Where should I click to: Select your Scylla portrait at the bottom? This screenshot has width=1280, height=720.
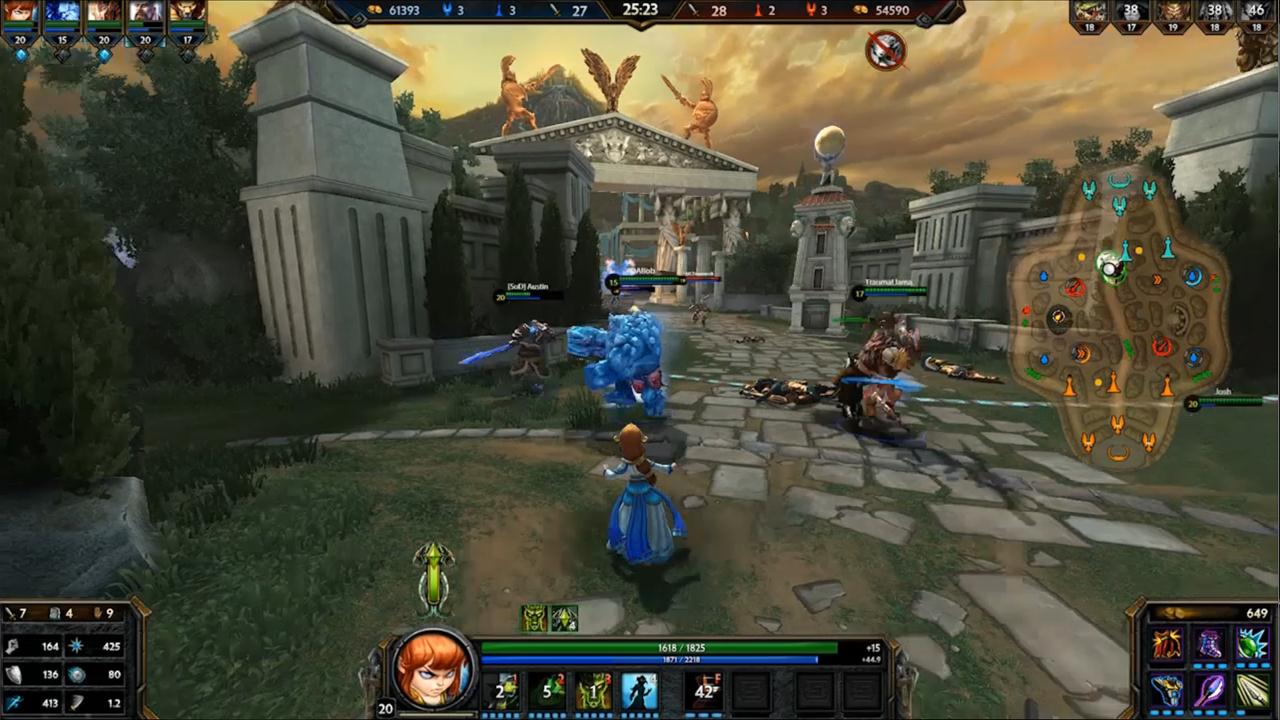click(x=434, y=670)
